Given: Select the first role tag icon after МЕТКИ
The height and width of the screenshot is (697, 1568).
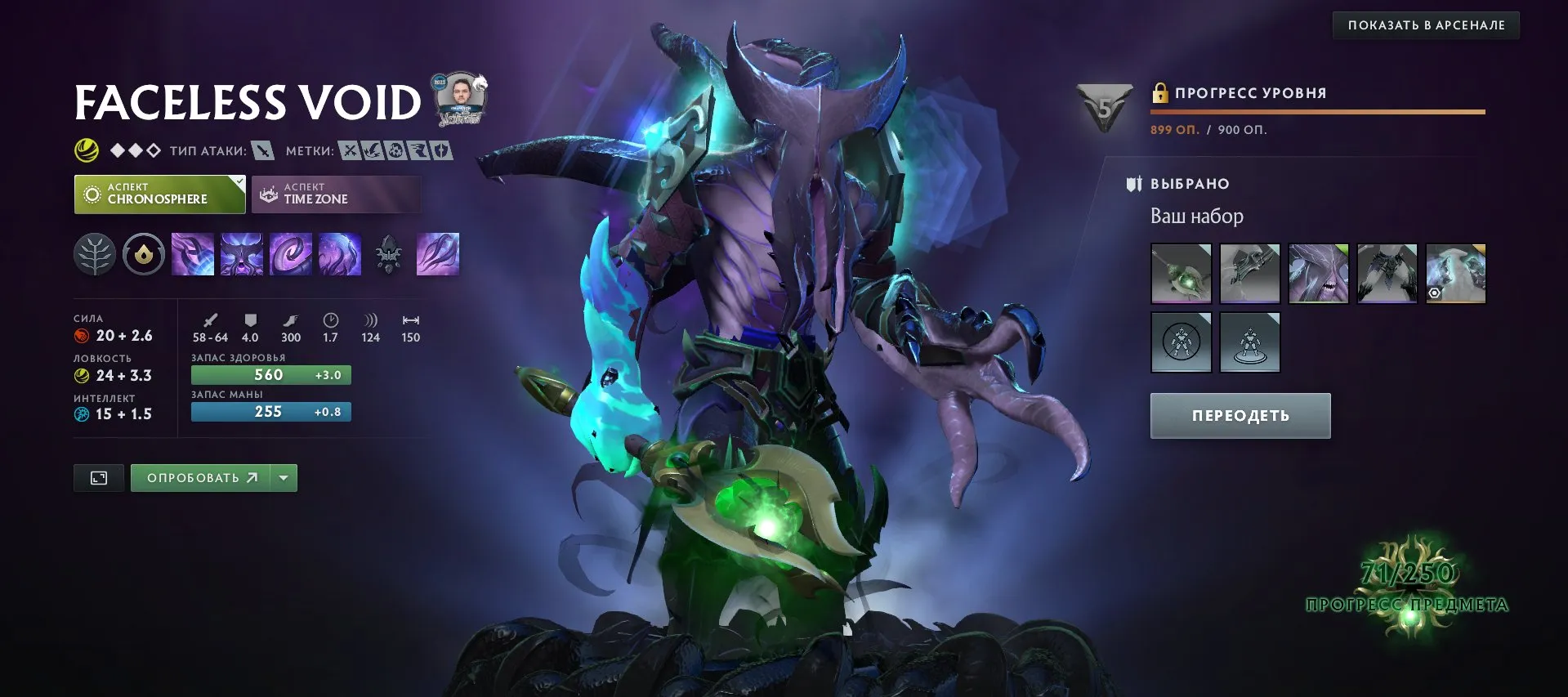Looking at the screenshot, I should click(x=351, y=150).
